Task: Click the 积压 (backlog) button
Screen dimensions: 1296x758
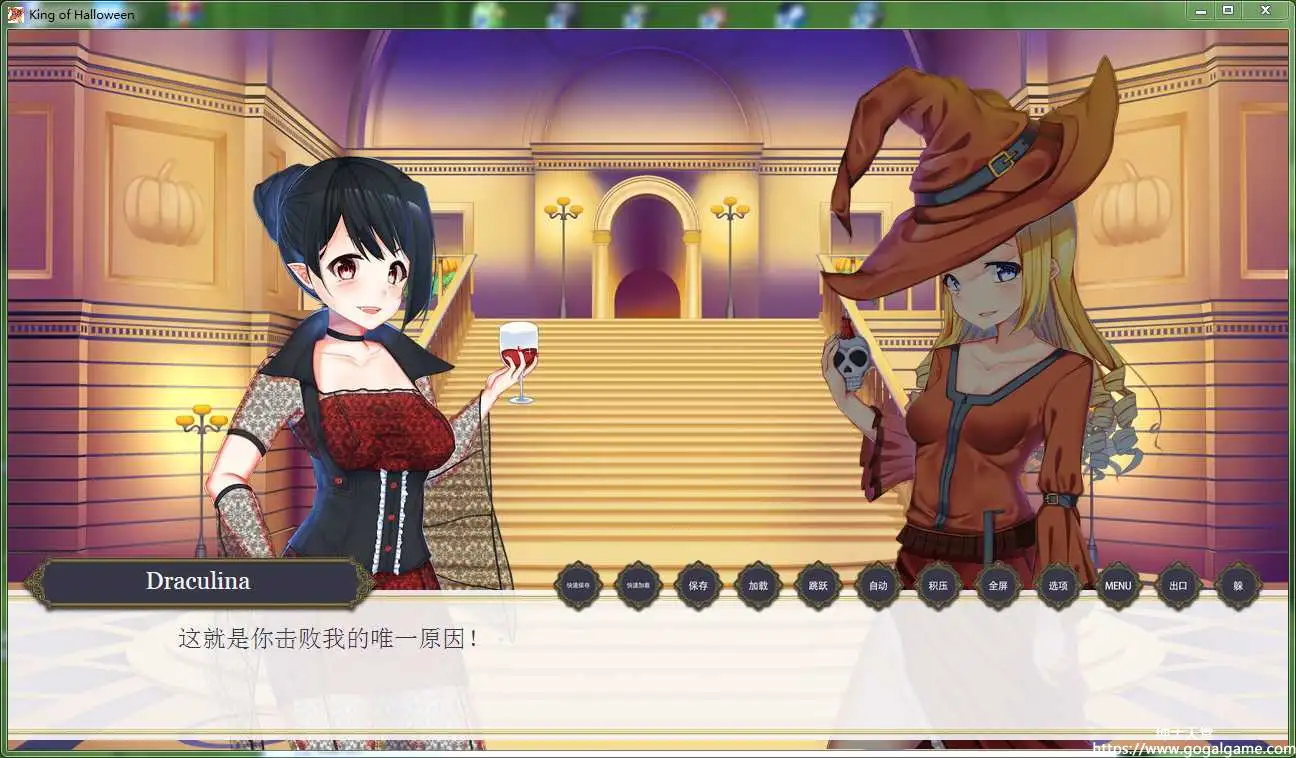Action: (x=938, y=588)
